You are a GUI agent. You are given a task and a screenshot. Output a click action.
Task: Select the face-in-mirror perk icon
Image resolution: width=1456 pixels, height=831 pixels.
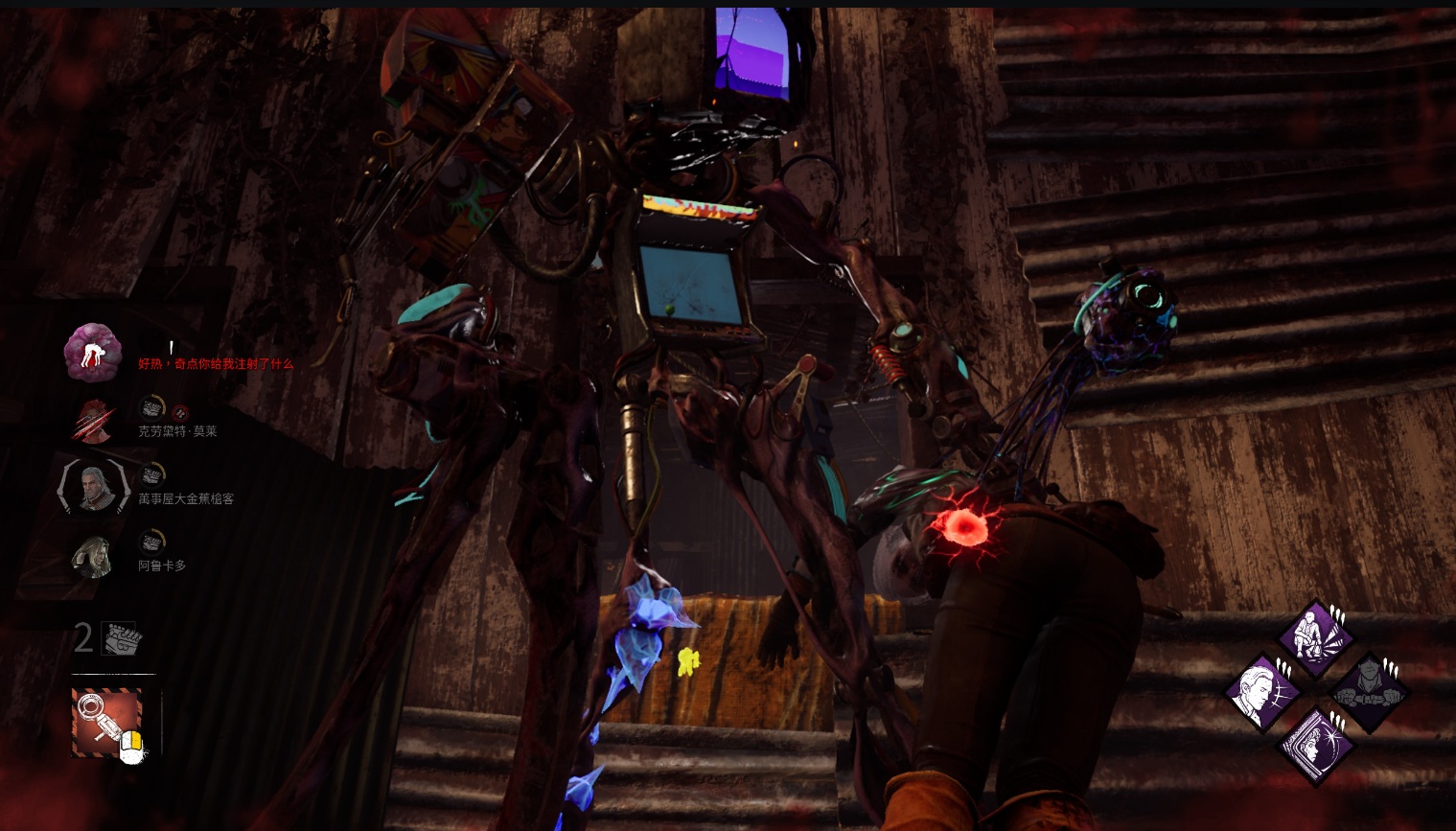[x=1317, y=745]
